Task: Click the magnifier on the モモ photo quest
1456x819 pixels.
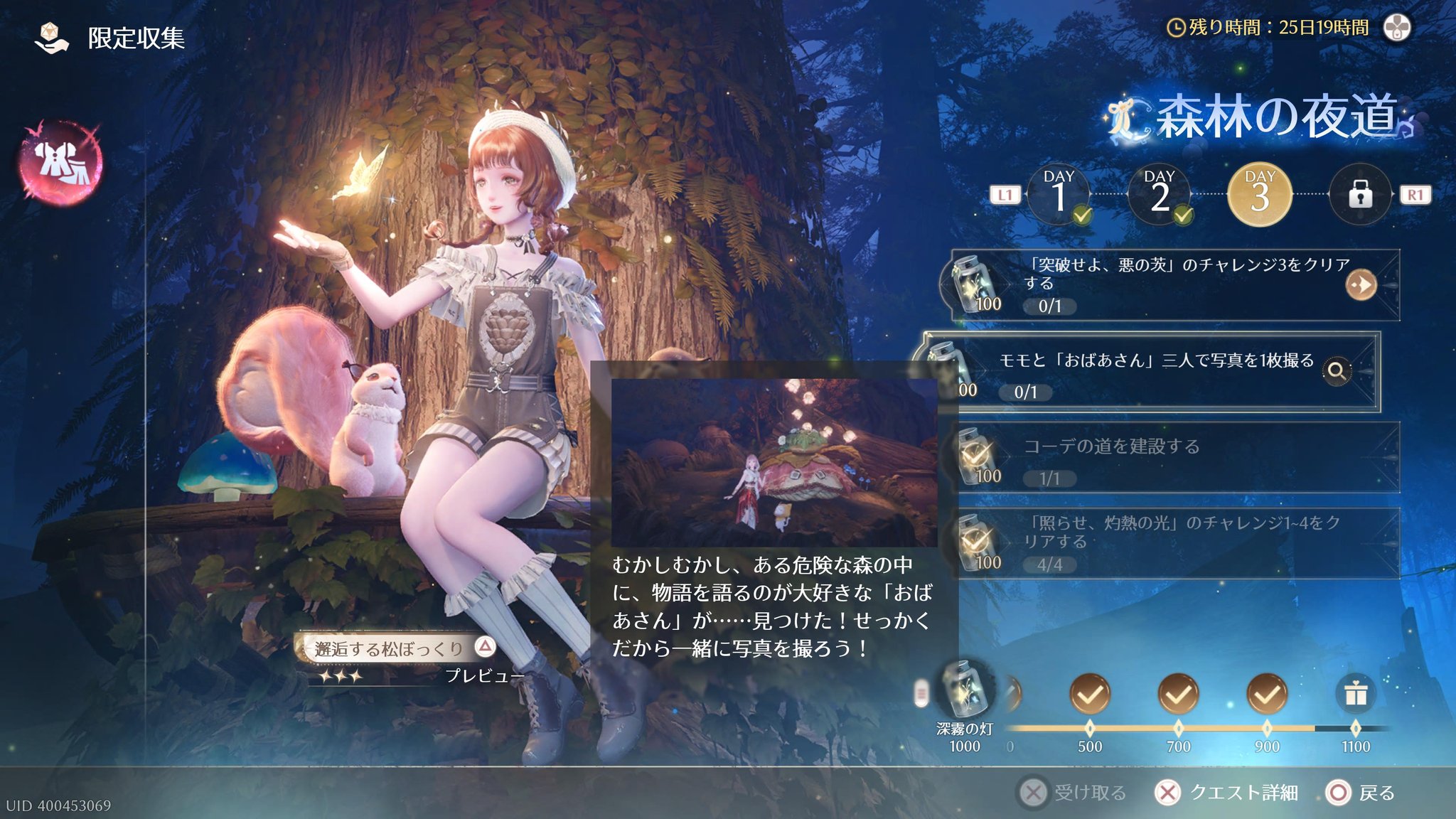Action: [x=1337, y=370]
